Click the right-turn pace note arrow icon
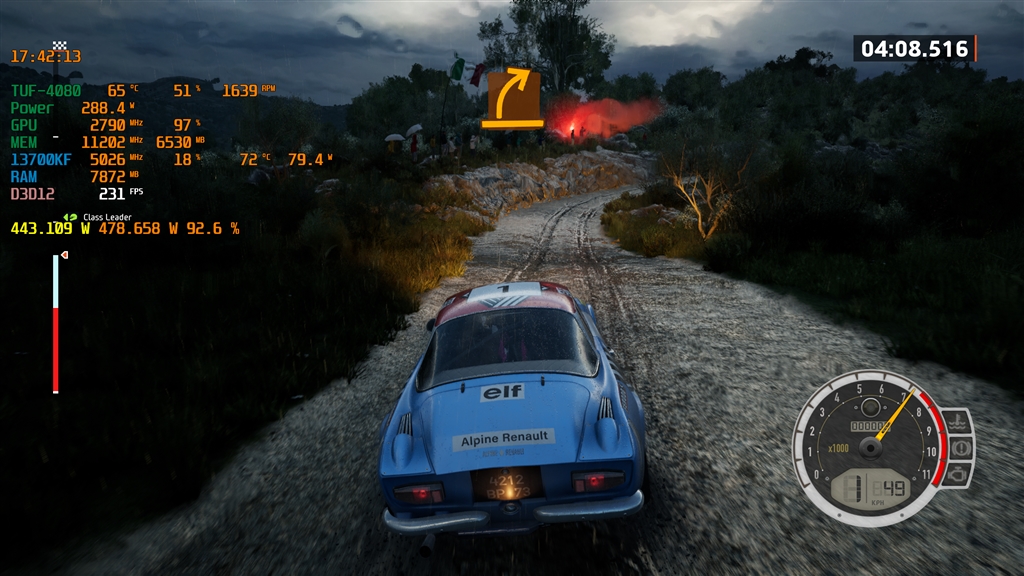Viewport: 1024px width, 576px height. [x=514, y=99]
